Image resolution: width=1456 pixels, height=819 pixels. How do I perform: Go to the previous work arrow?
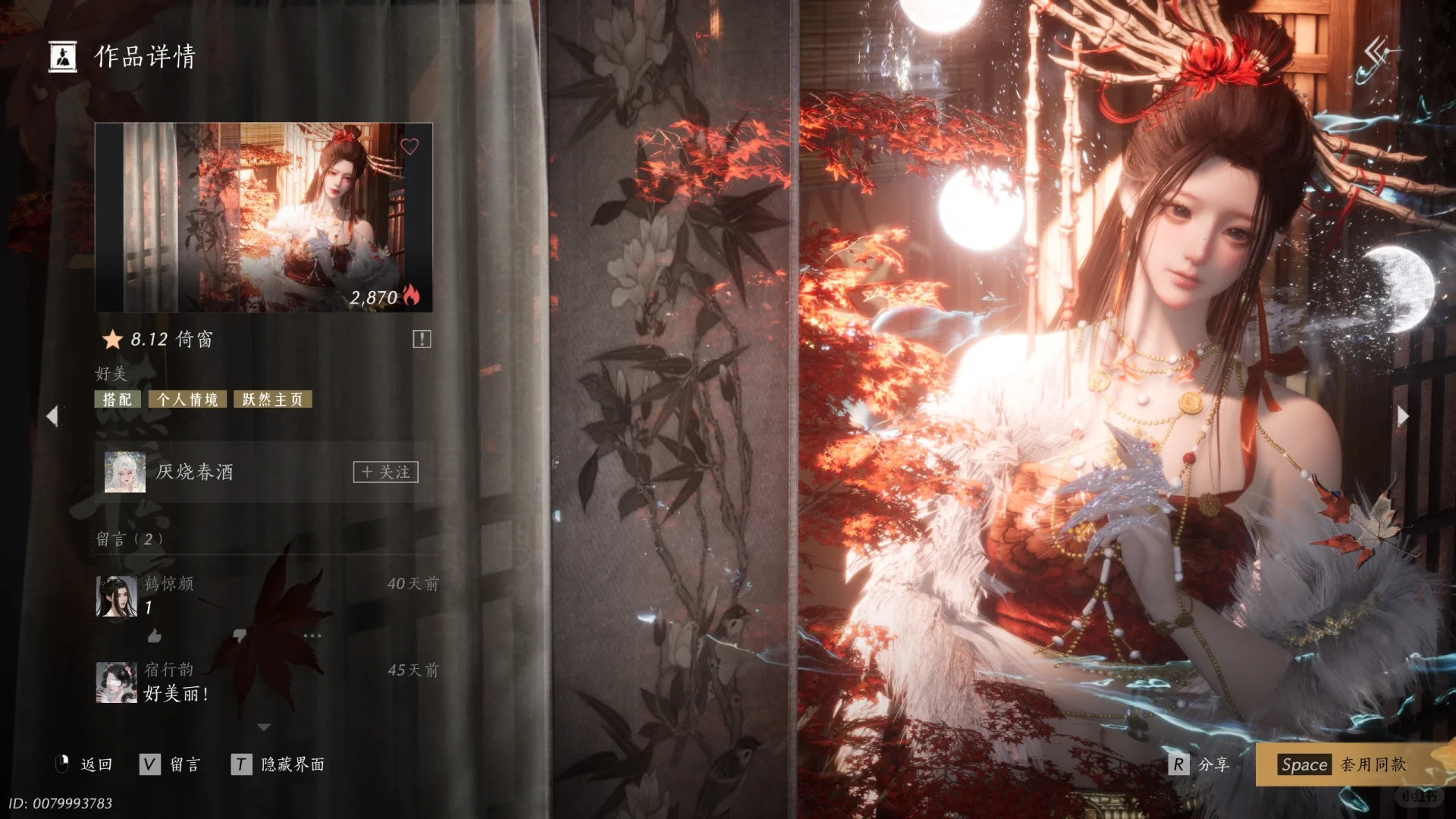tap(52, 416)
